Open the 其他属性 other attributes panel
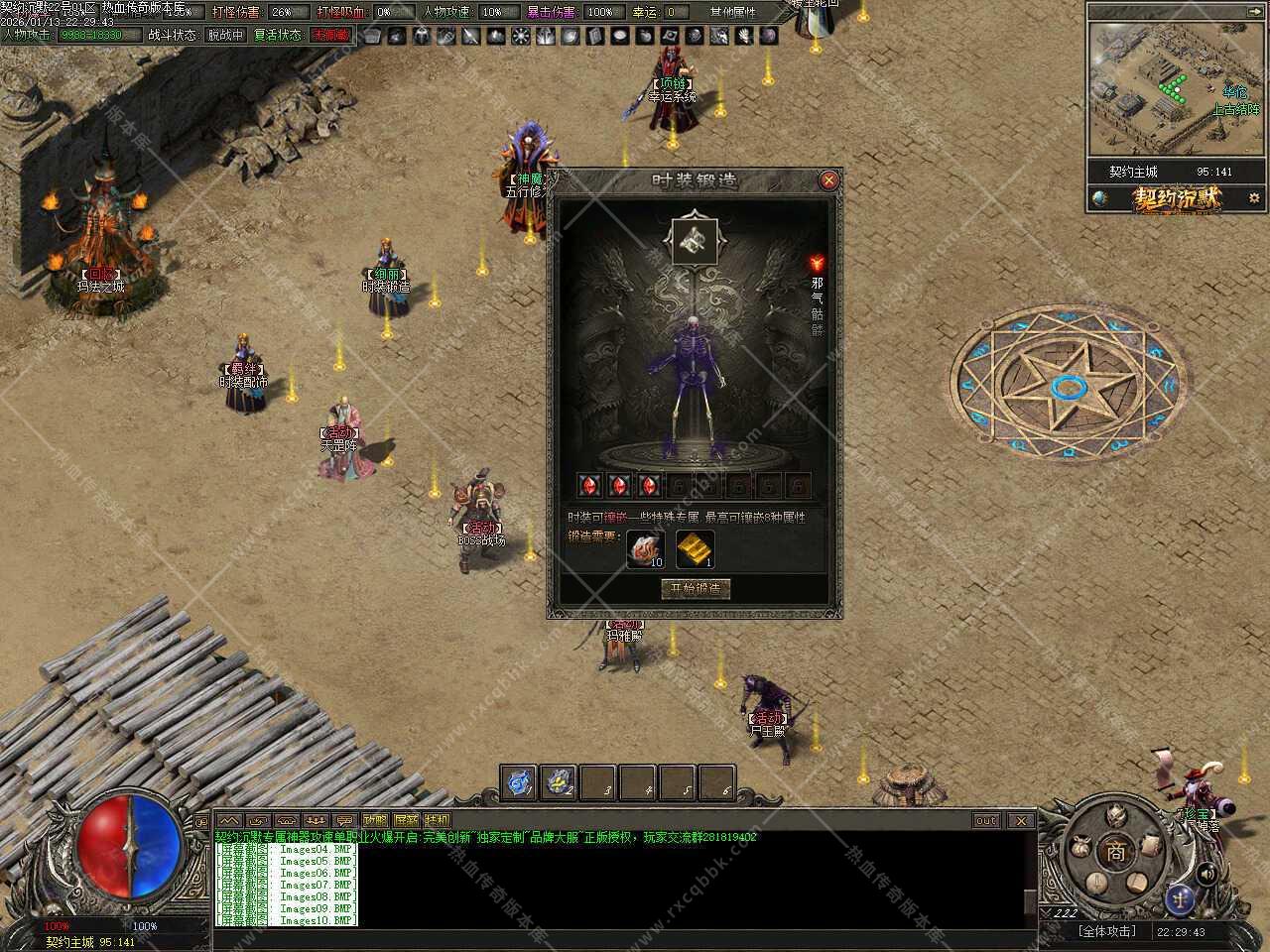Image resolution: width=1270 pixels, height=952 pixels. click(x=732, y=12)
